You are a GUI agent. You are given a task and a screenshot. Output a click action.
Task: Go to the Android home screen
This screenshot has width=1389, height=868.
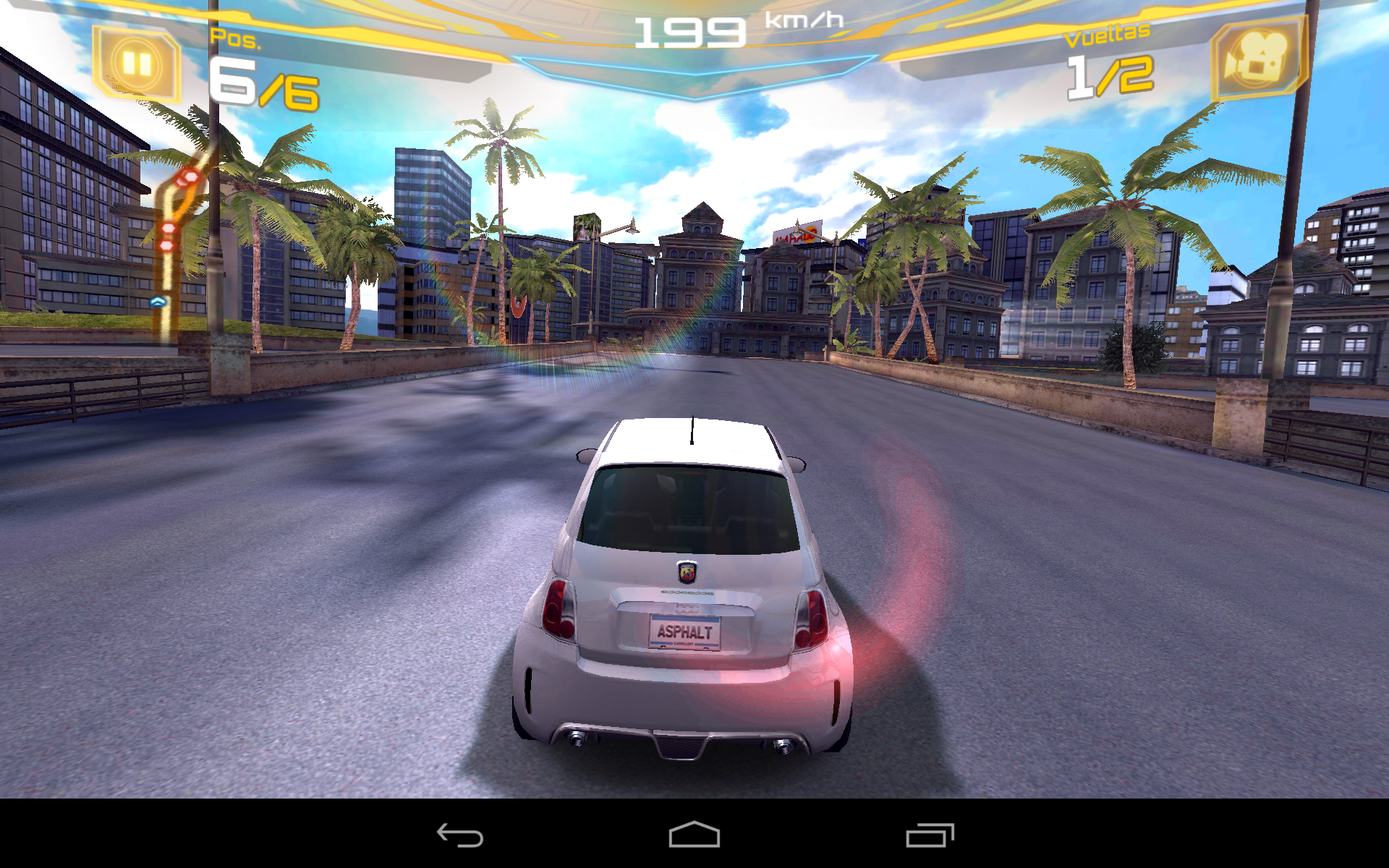tap(694, 835)
